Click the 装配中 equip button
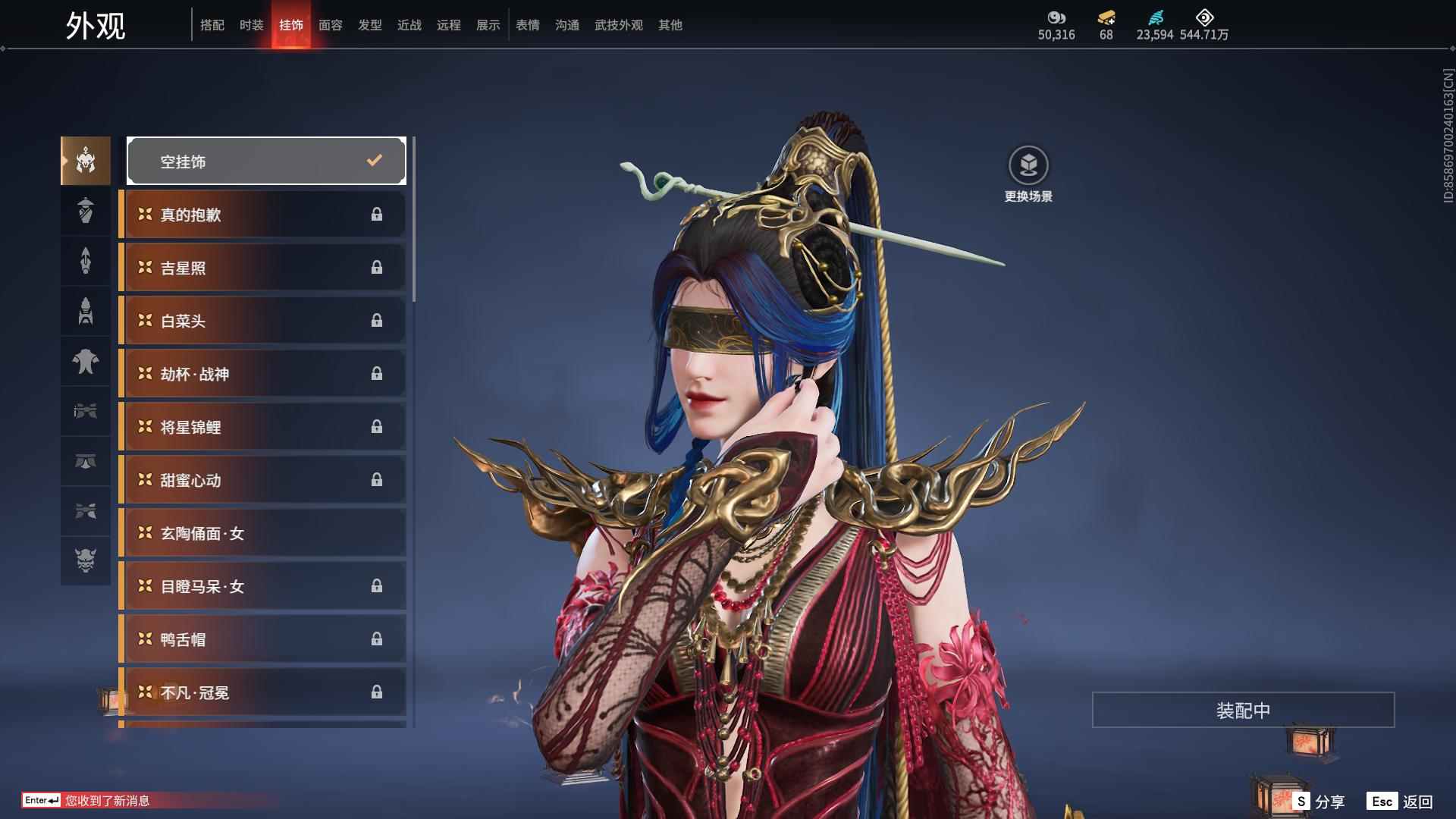Image resolution: width=1456 pixels, height=819 pixels. coord(1243,710)
